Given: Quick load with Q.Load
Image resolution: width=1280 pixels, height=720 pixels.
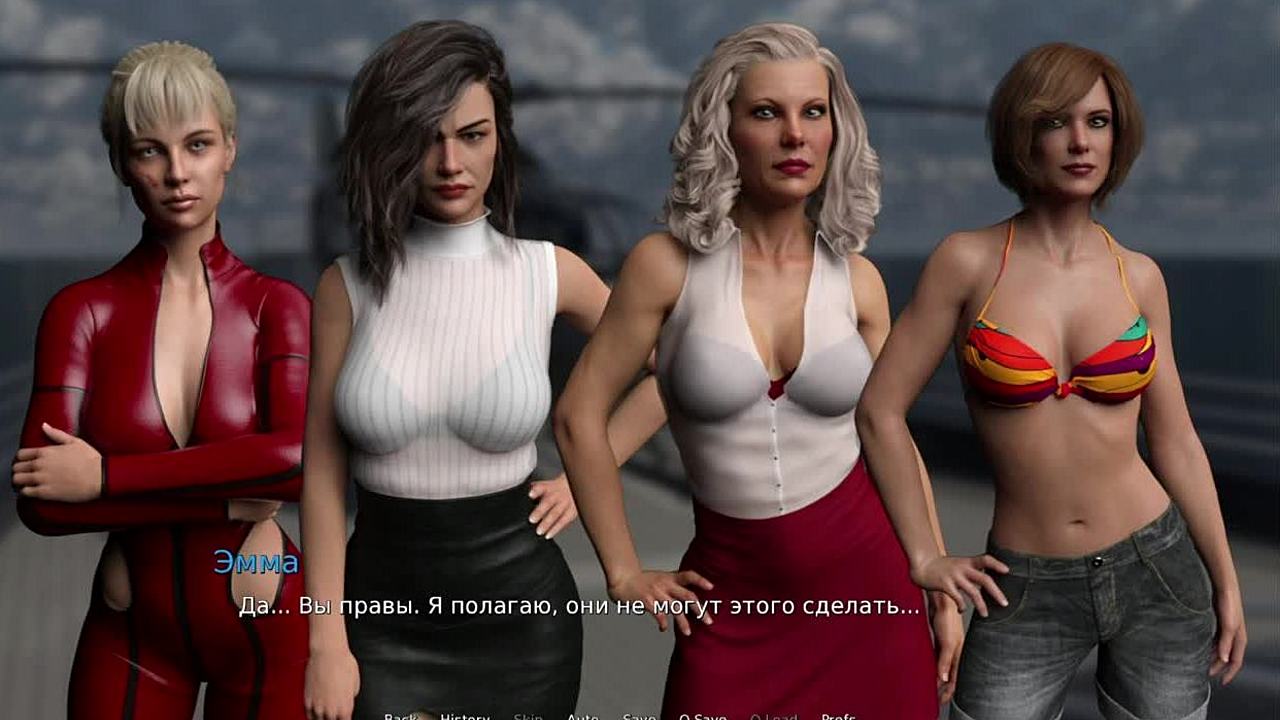Looking at the screenshot, I should pos(773,716).
